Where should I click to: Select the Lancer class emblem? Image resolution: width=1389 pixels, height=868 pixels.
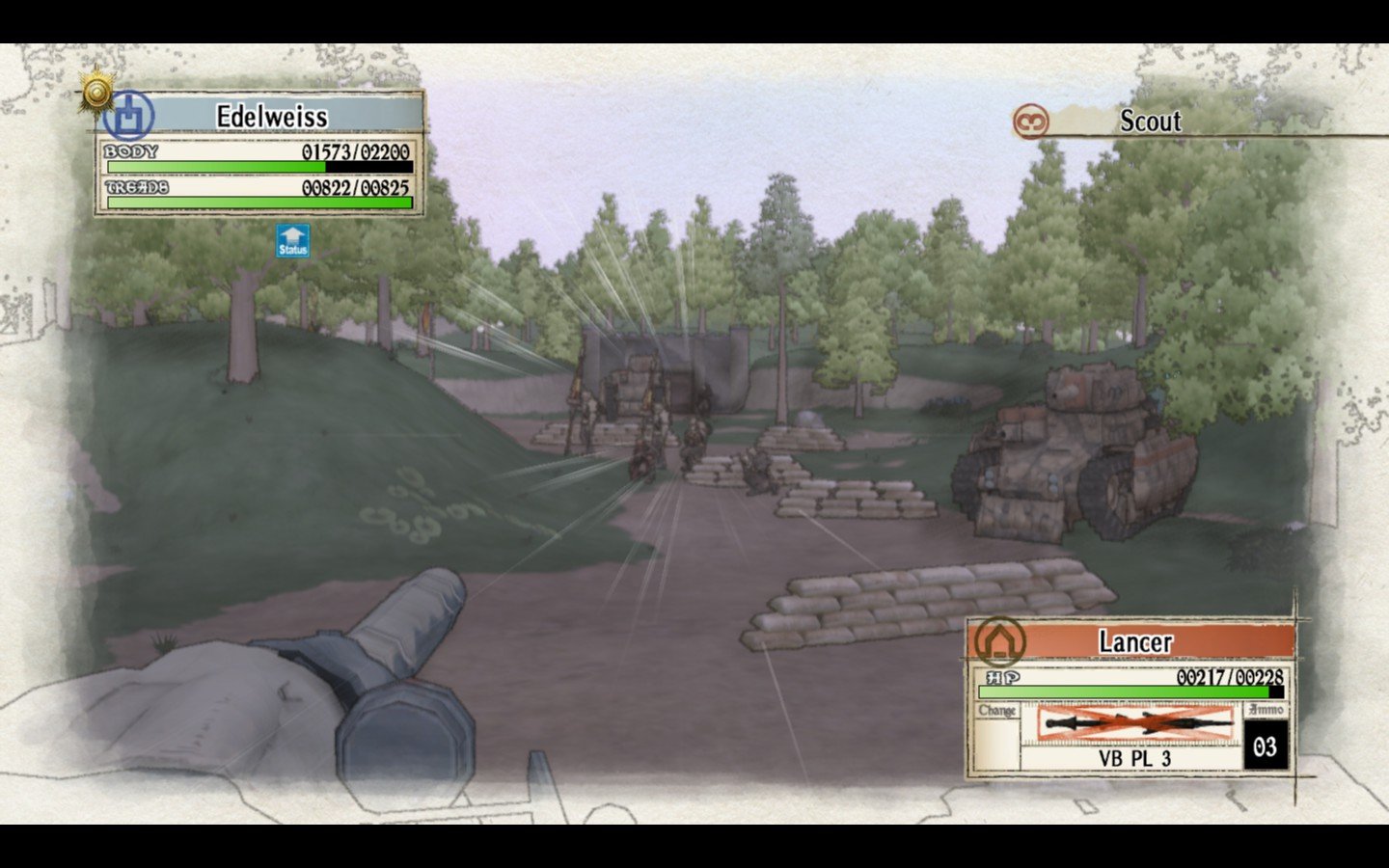point(999,640)
